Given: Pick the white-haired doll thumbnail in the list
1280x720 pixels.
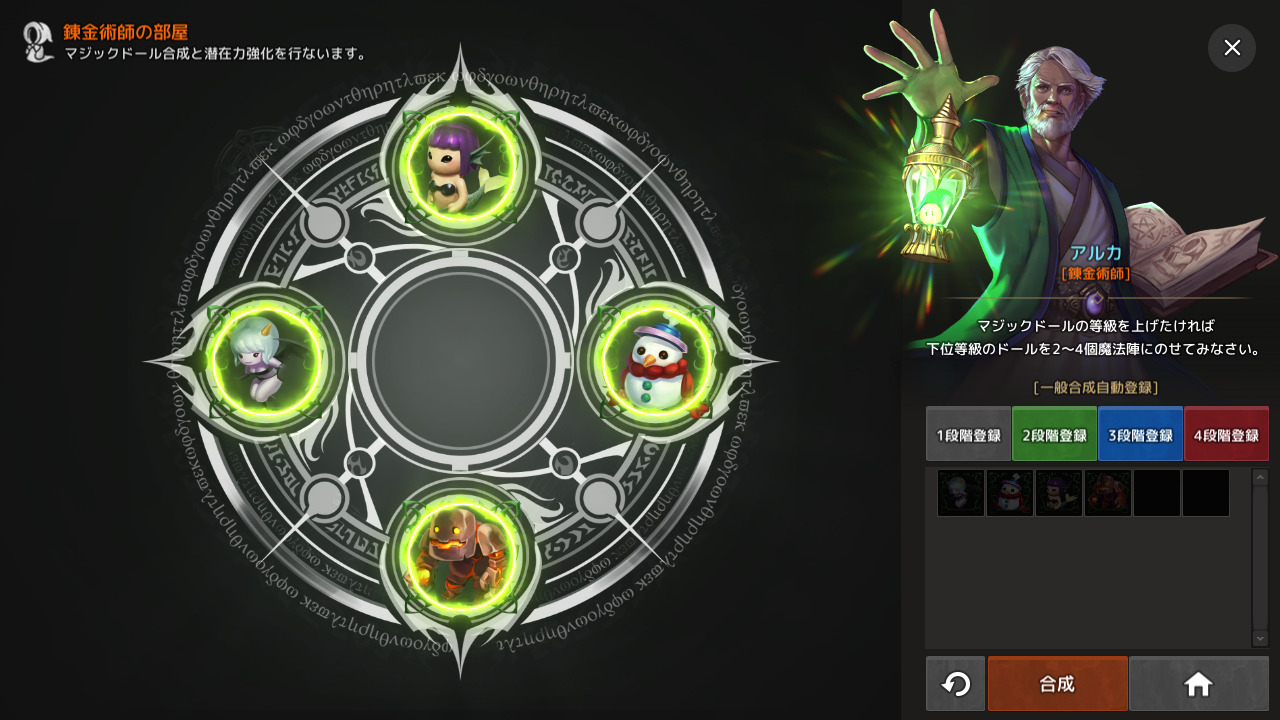Looking at the screenshot, I should (x=961, y=493).
